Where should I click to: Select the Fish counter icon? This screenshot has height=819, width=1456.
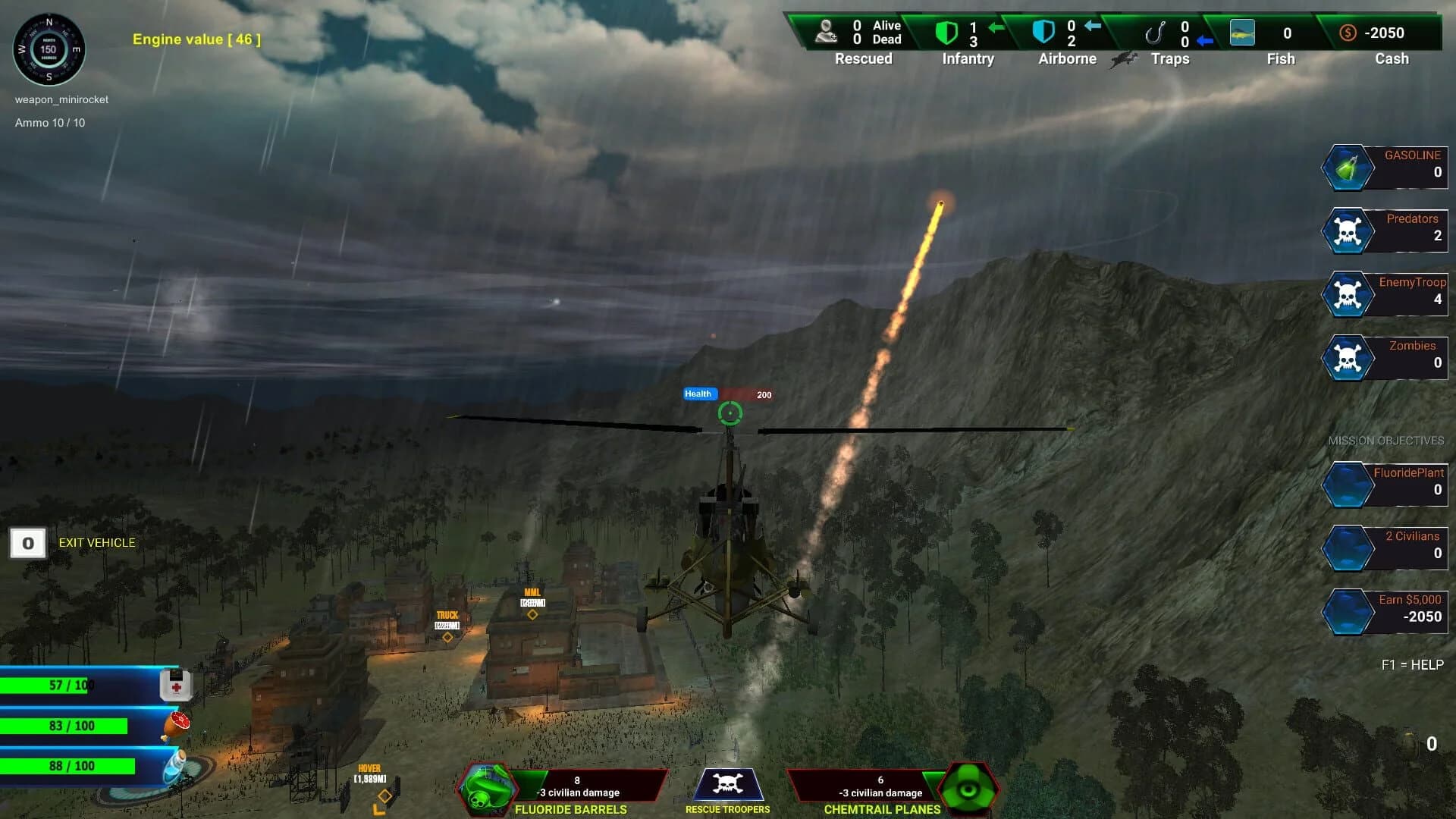1242,33
